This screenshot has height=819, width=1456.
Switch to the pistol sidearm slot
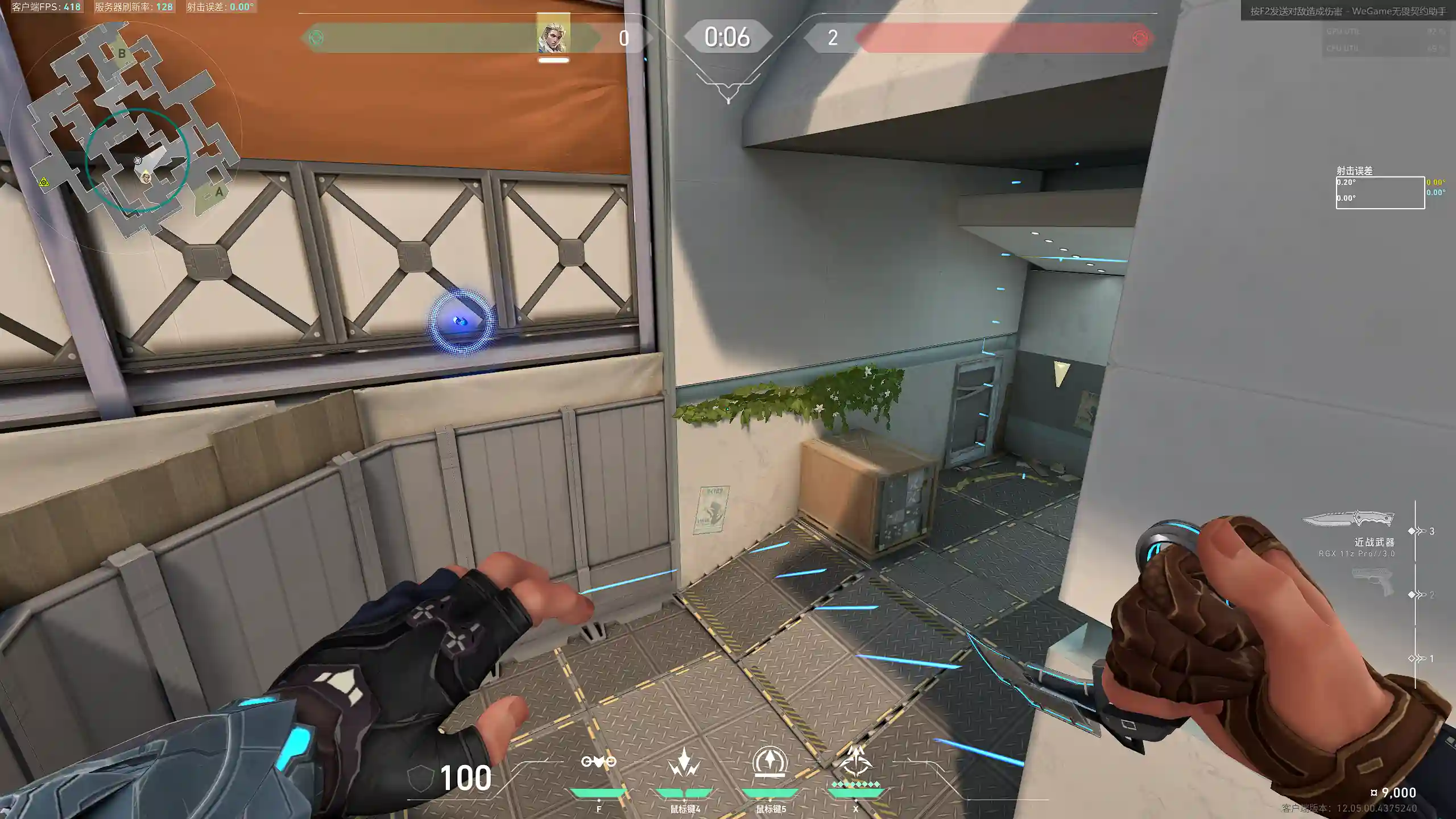tap(1372, 581)
